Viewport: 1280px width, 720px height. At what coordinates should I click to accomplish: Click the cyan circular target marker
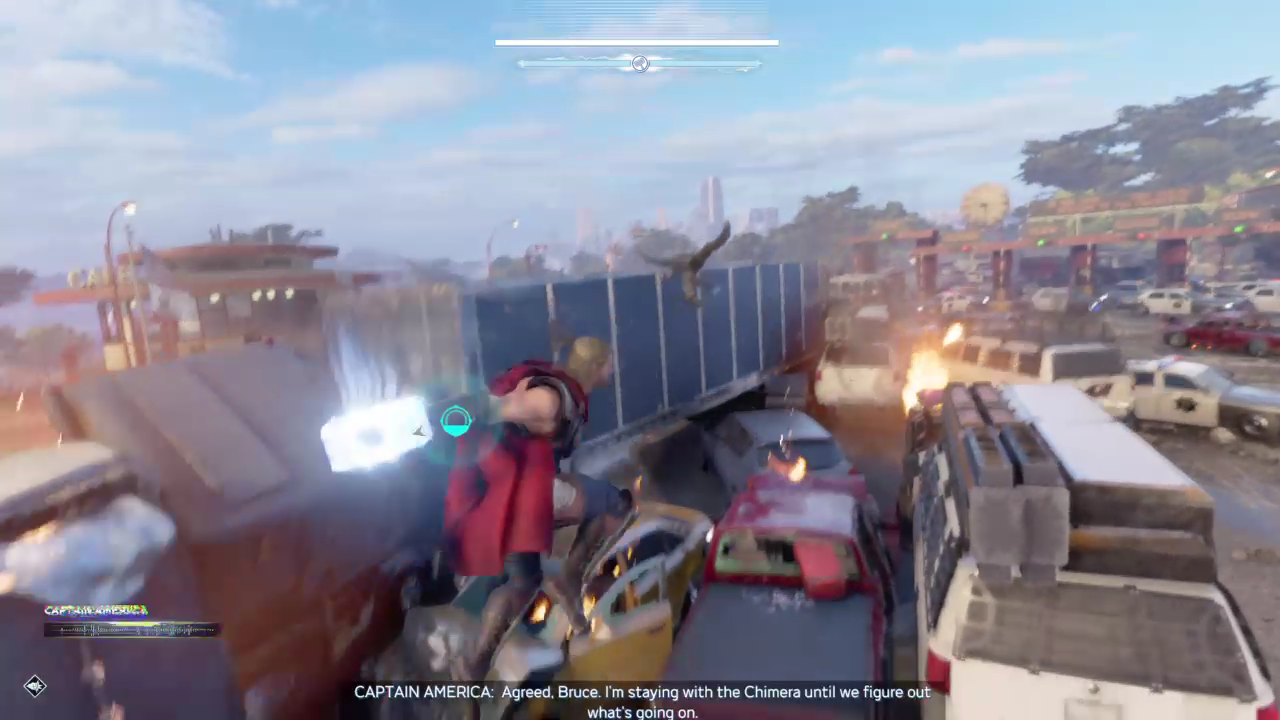[x=456, y=422]
